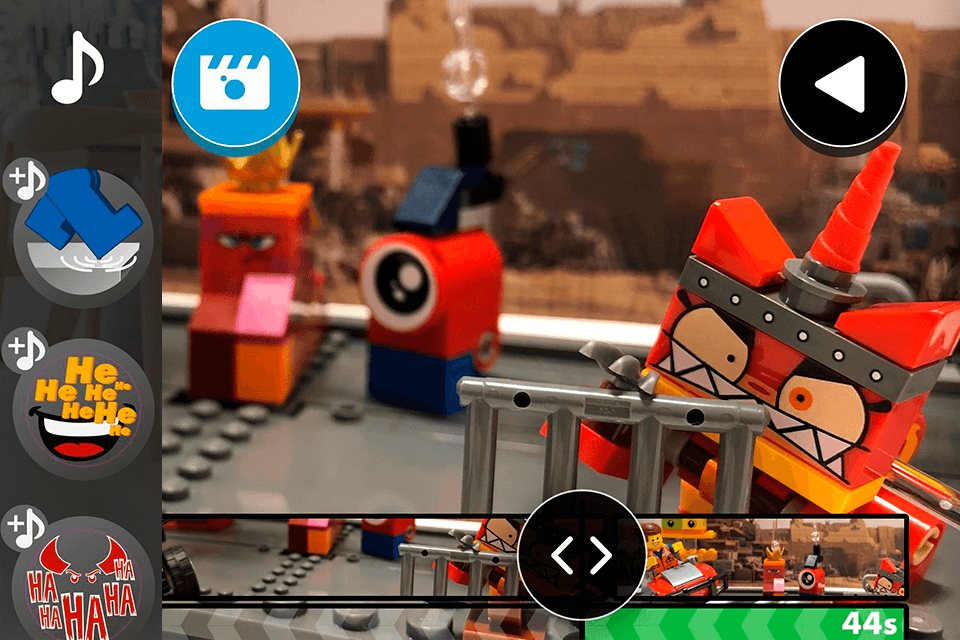
Task: Select the Emmet car clip thumbnail
Action: click(x=683, y=557)
